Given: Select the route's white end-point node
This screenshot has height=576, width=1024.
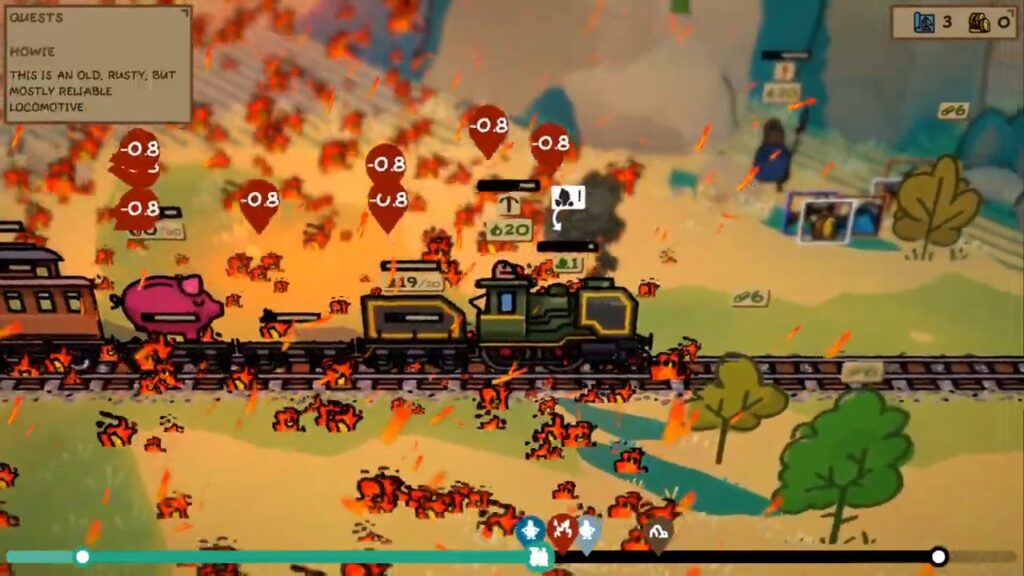Looking at the screenshot, I should [x=938, y=556].
